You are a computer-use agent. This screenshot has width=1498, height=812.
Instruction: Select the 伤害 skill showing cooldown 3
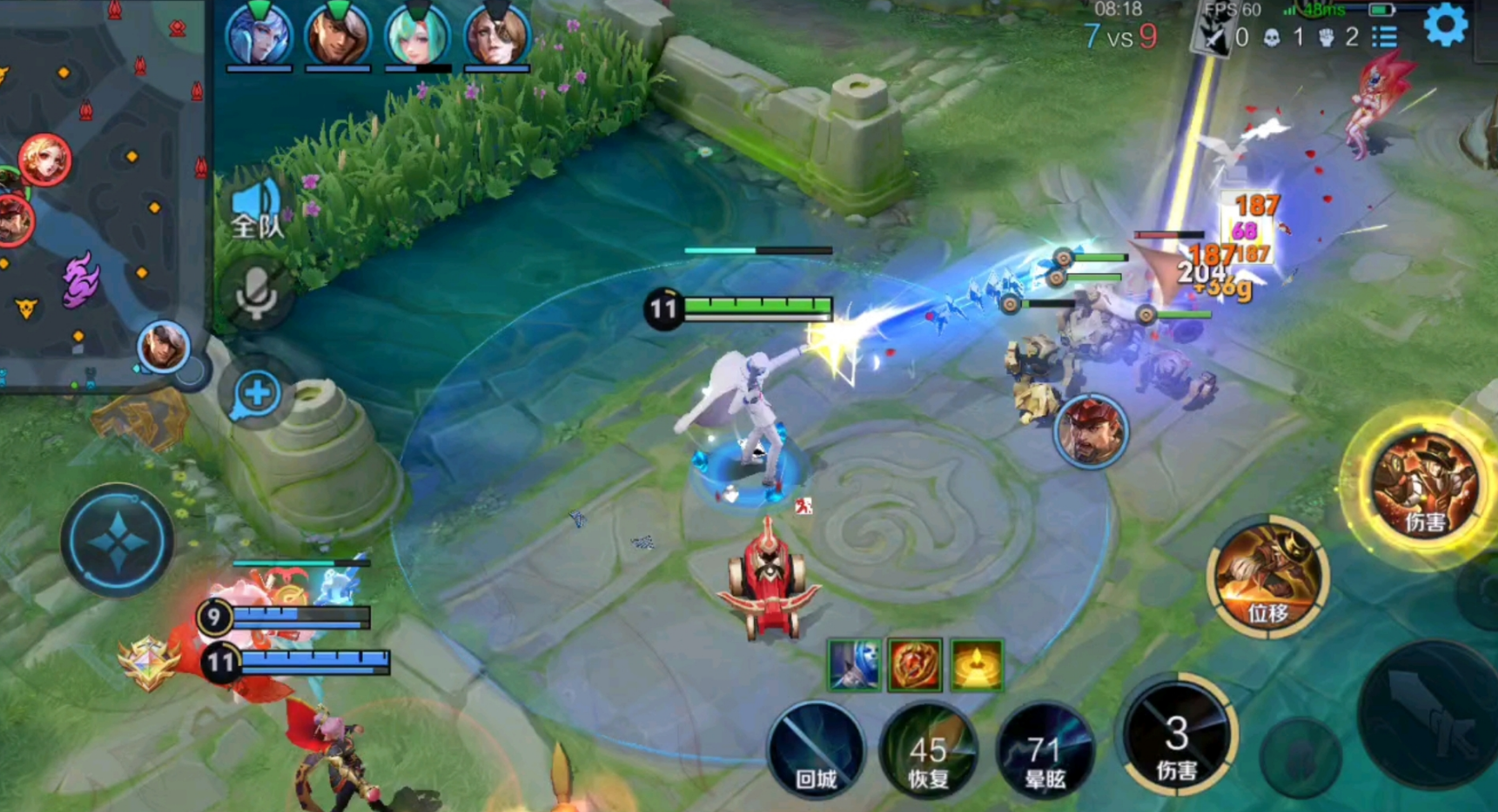click(x=1177, y=736)
